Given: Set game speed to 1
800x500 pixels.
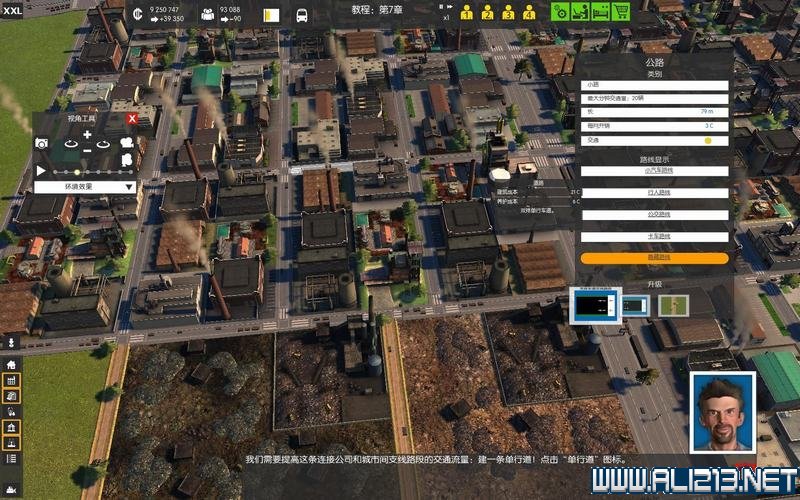Looking at the screenshot, I should click(466, 13).
